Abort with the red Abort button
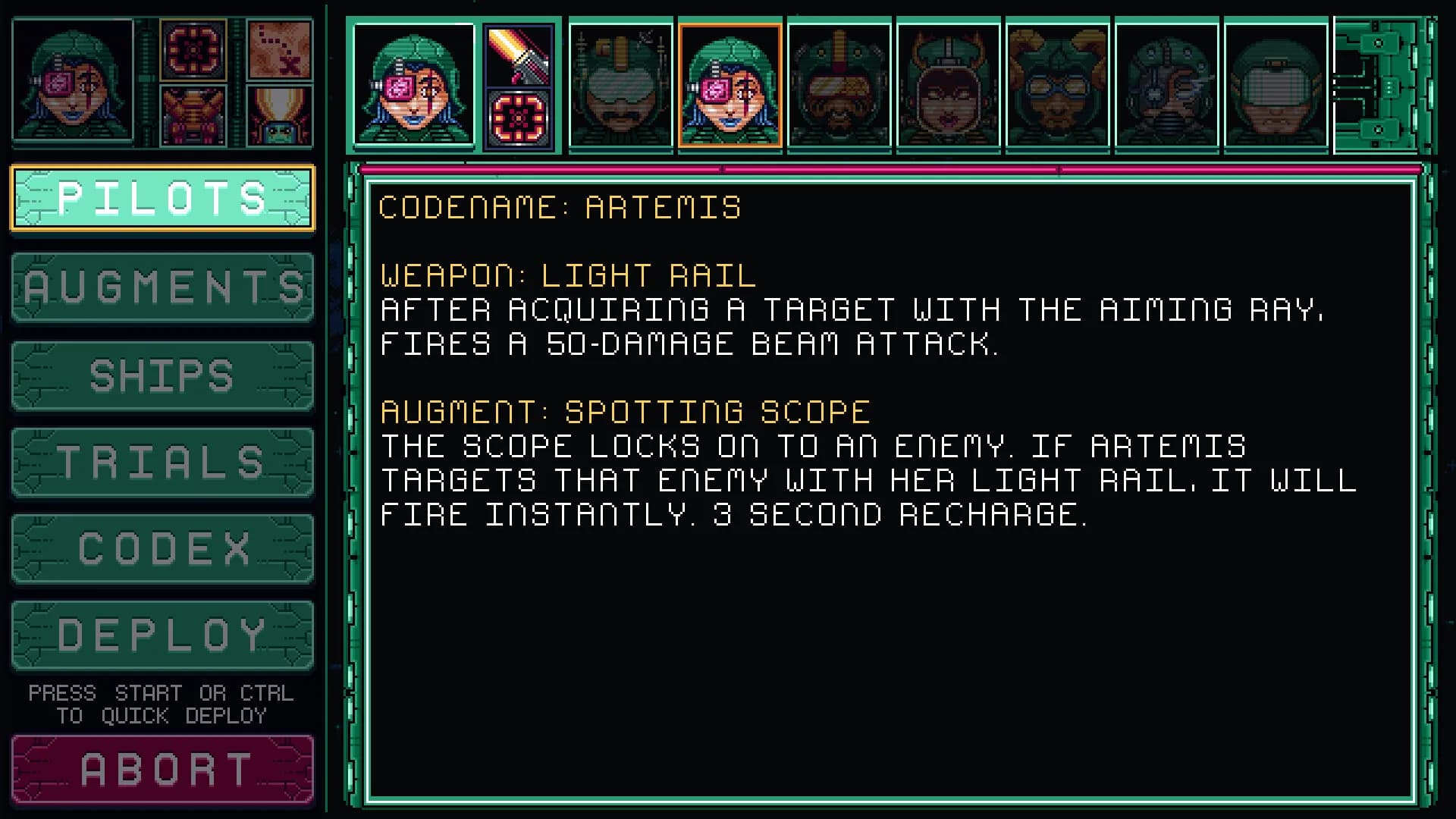 [x=162, y=769]
